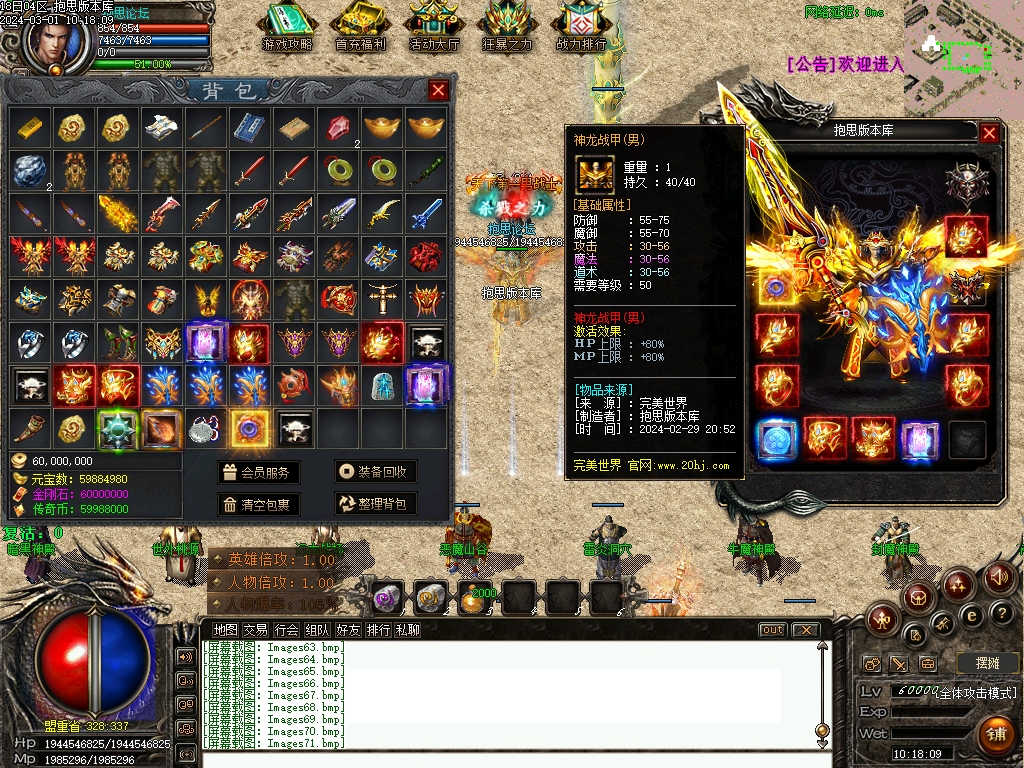Click the 装备回收 equipment recycle button

(x=375, y=472)
